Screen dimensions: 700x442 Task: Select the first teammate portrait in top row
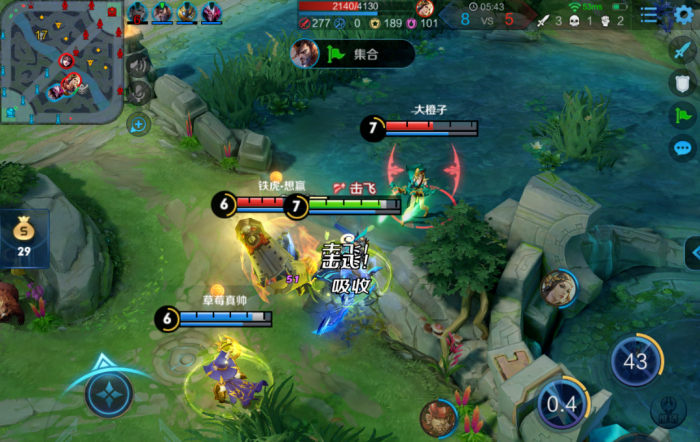click(137, 12)
